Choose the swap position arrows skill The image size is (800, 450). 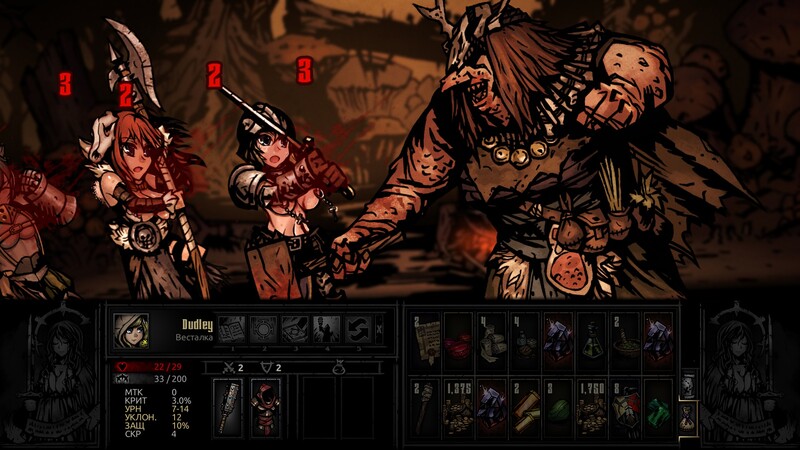coord(359,329)
